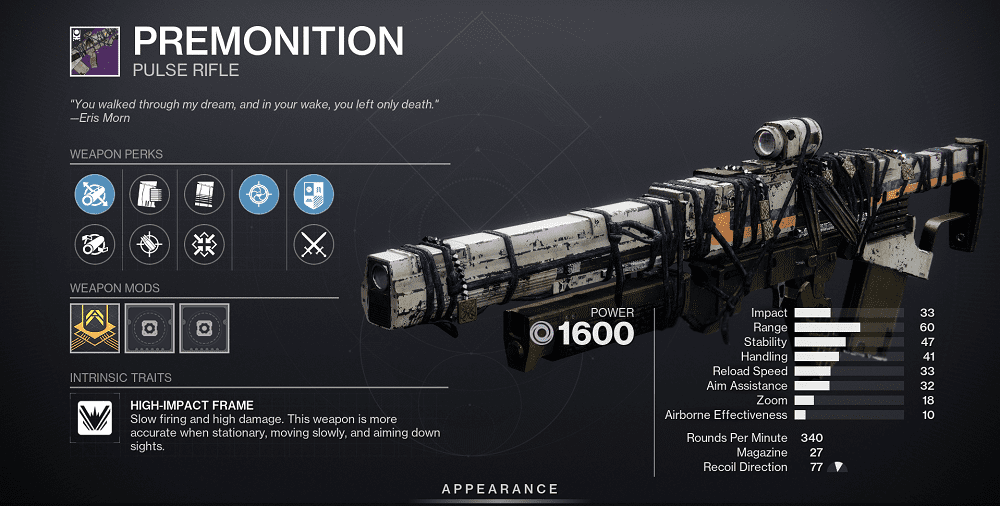Choose the barrel perk with curved arrow

coord(95,243)
